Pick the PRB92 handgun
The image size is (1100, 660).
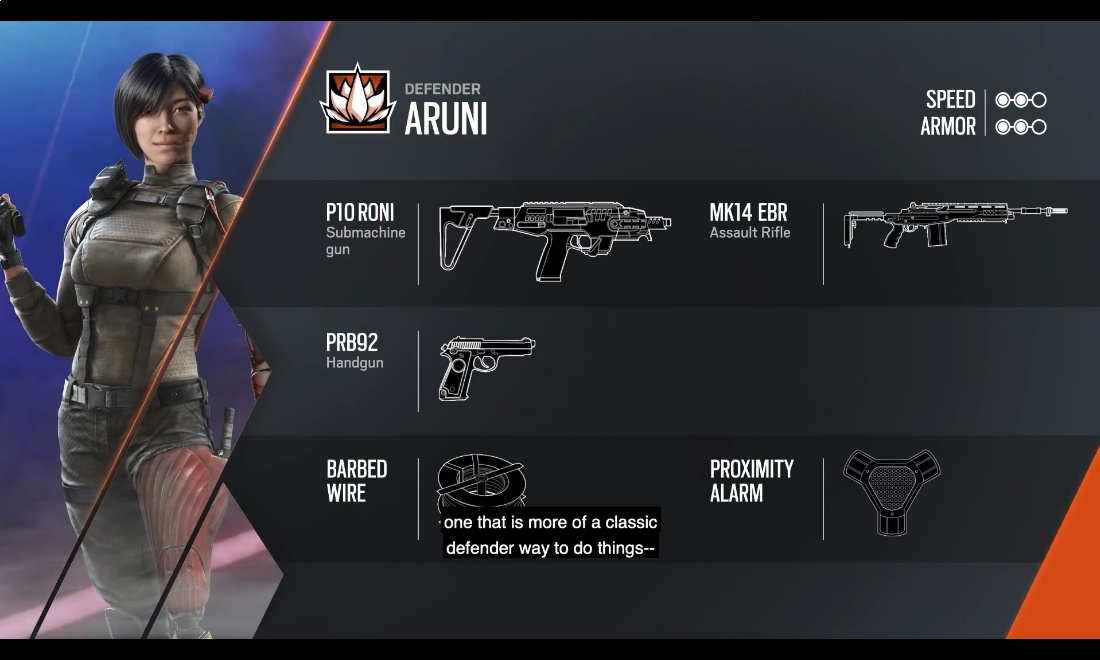tap(486, 367)
